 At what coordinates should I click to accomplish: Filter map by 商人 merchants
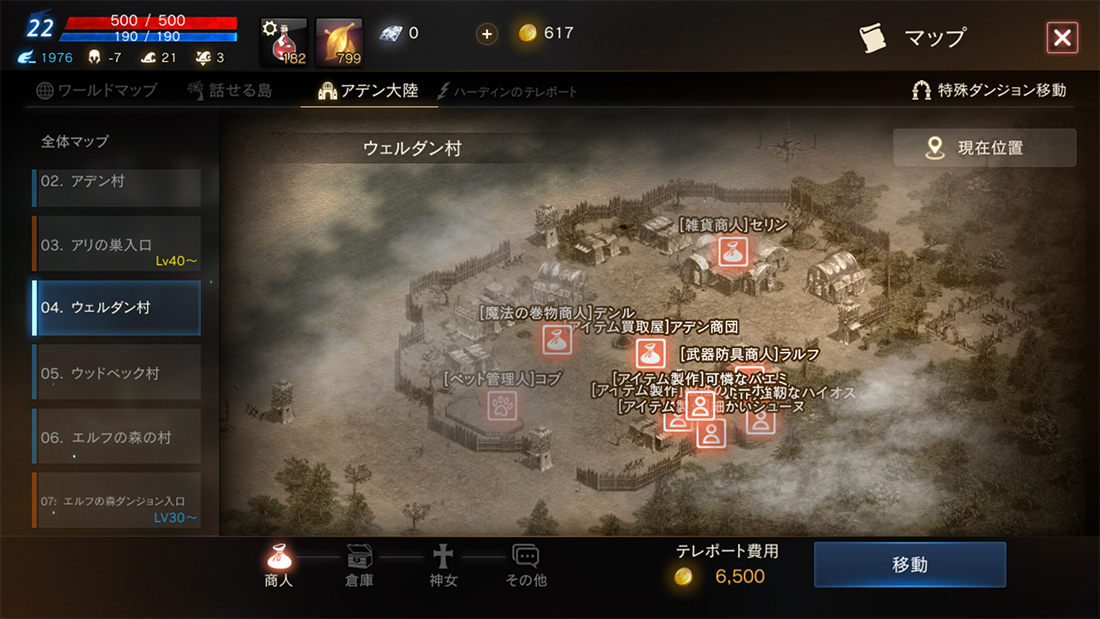point(279,566)
